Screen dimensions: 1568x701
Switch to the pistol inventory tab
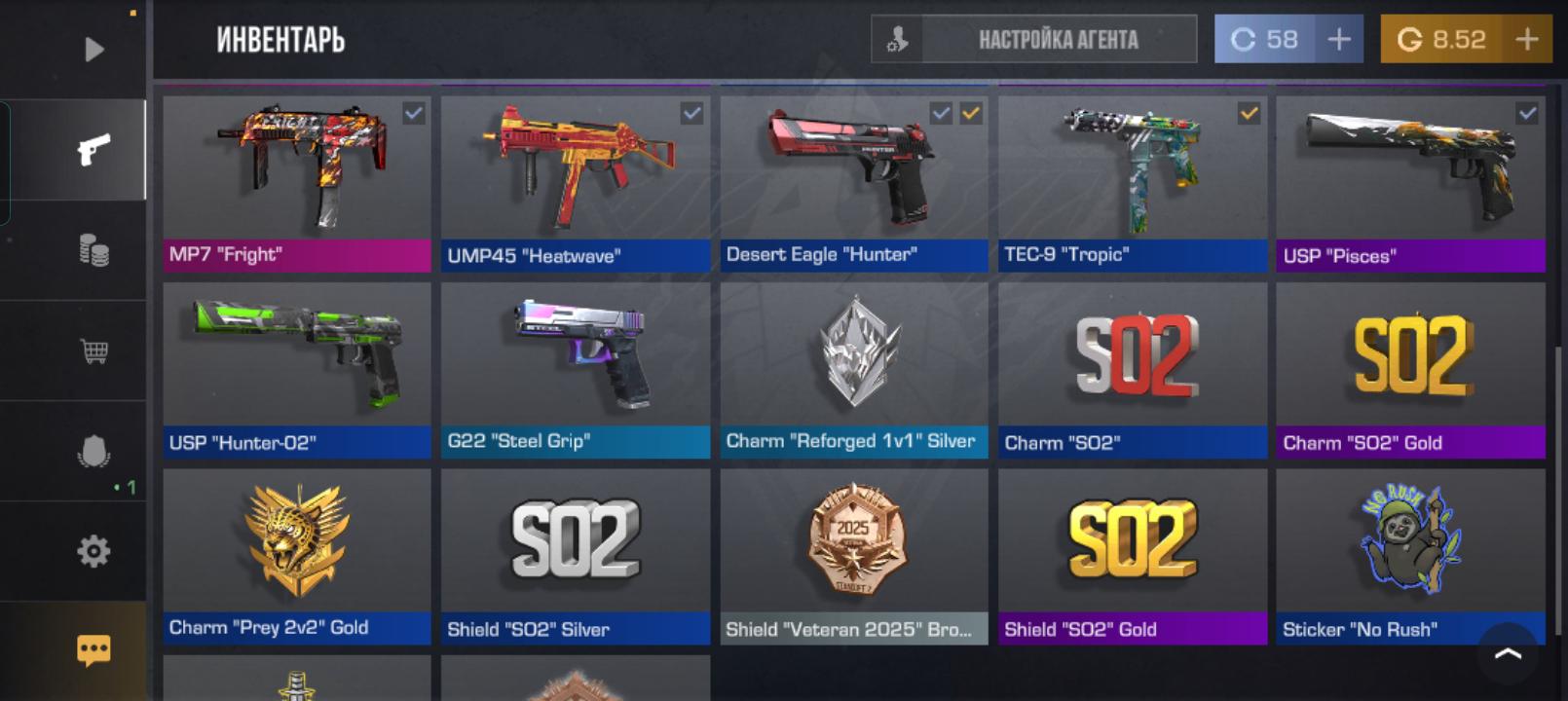point(93,150)
